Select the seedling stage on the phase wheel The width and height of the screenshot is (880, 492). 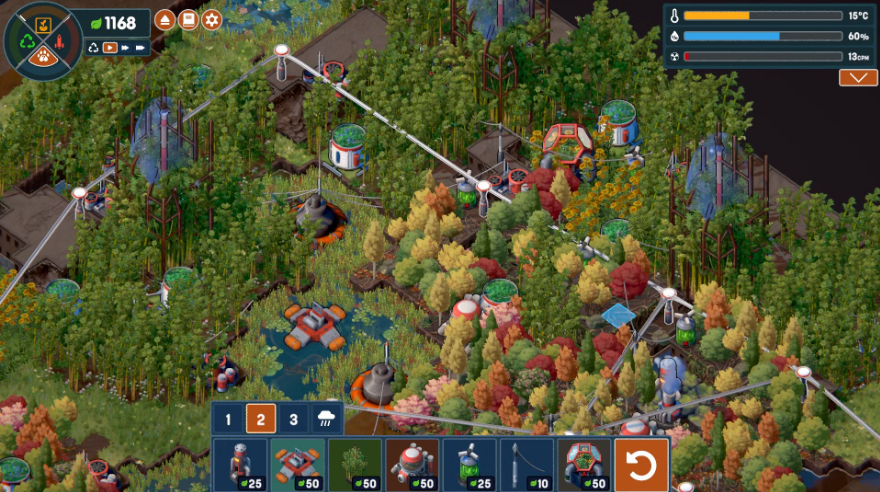44,23
